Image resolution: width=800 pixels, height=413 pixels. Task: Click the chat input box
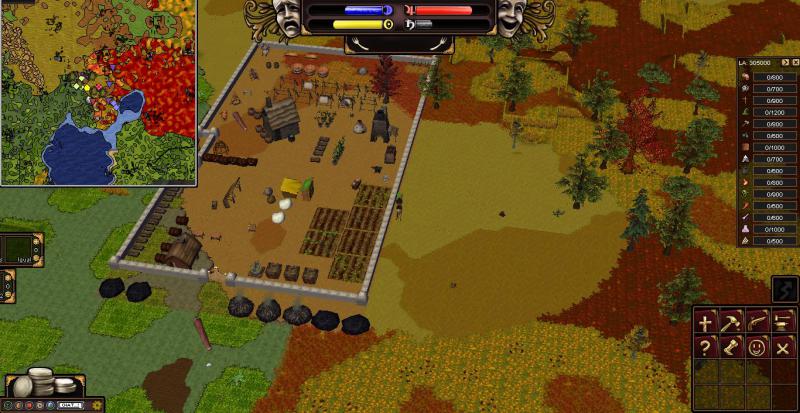69,405
